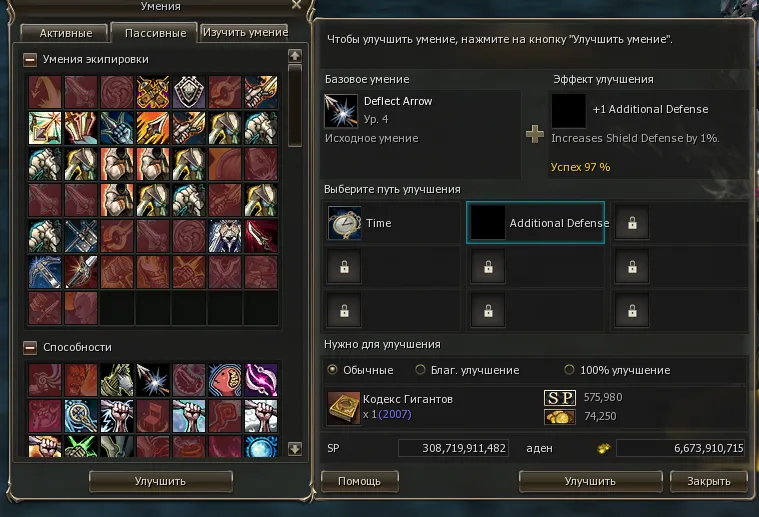Click the skill list scroll-up arrow

tap(294, 56)
